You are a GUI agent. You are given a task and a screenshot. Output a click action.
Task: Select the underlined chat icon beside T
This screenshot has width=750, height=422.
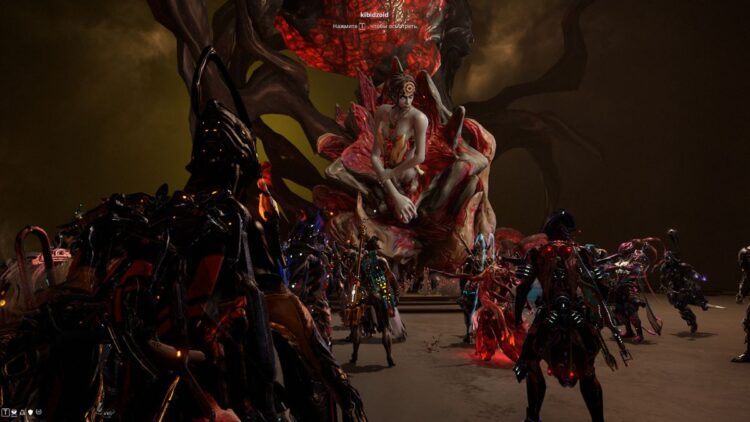[14, 412]
